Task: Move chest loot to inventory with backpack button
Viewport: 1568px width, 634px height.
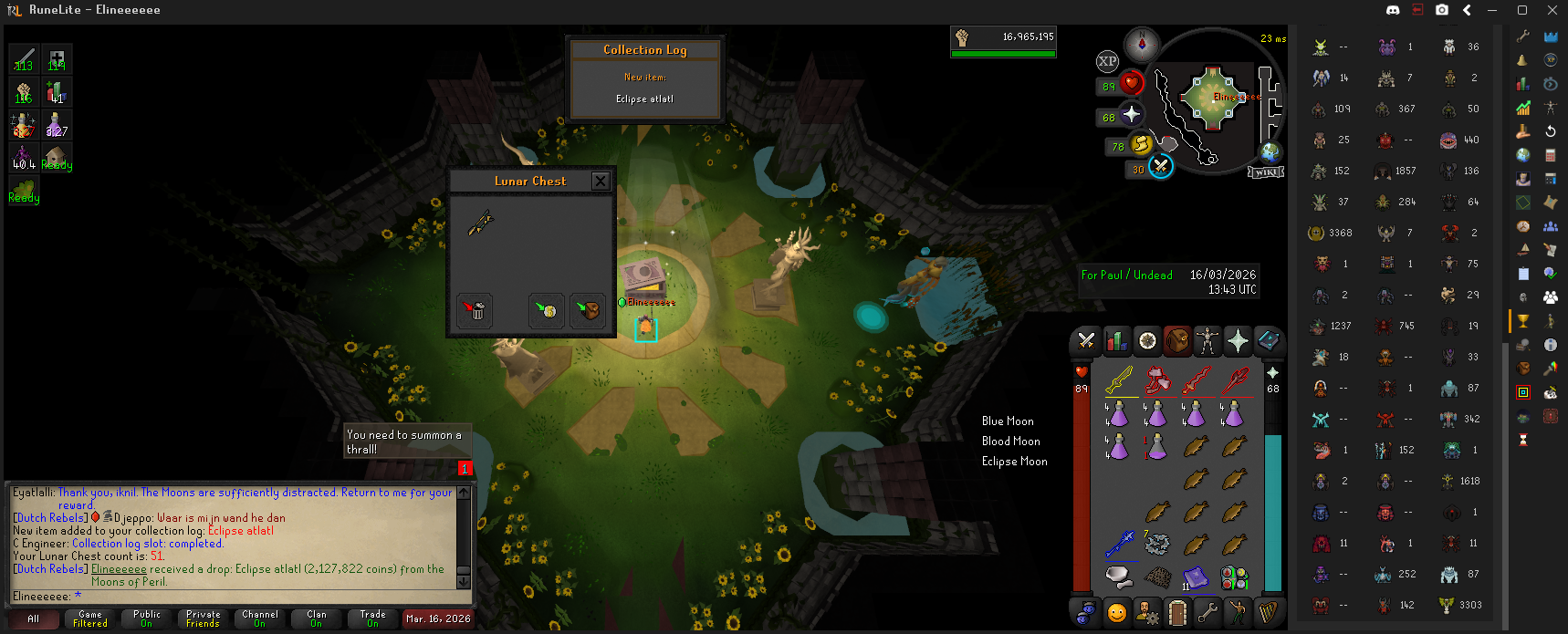Action: tap(588, 311)
